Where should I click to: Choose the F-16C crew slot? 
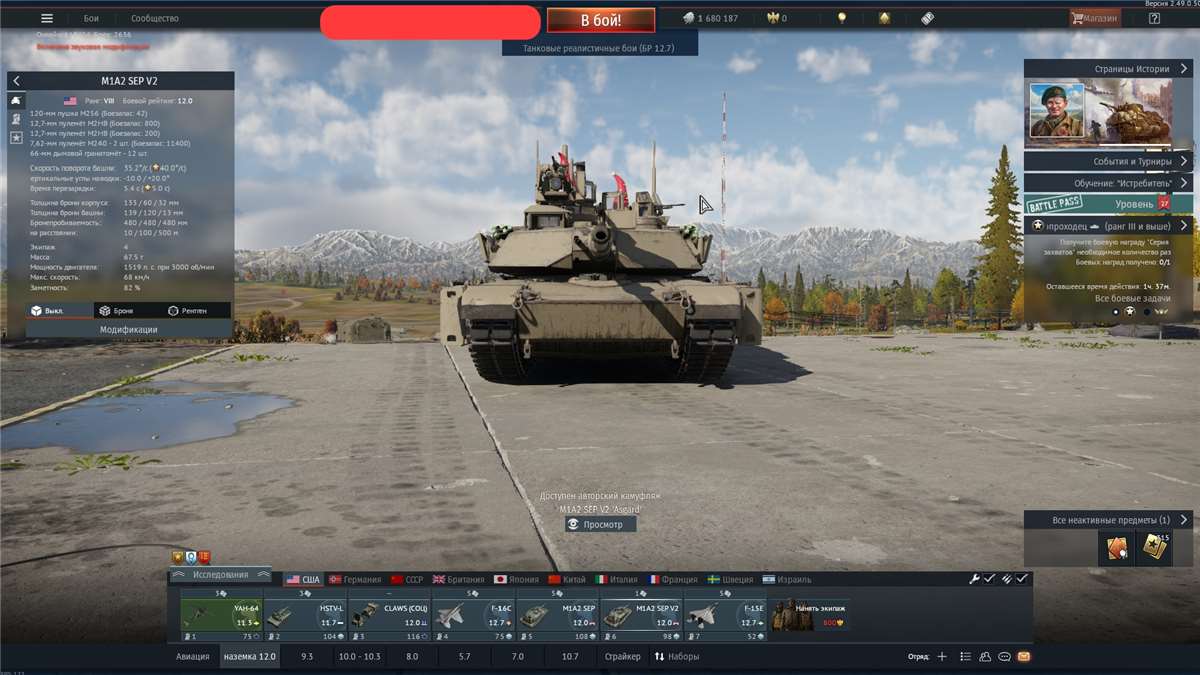474,615
